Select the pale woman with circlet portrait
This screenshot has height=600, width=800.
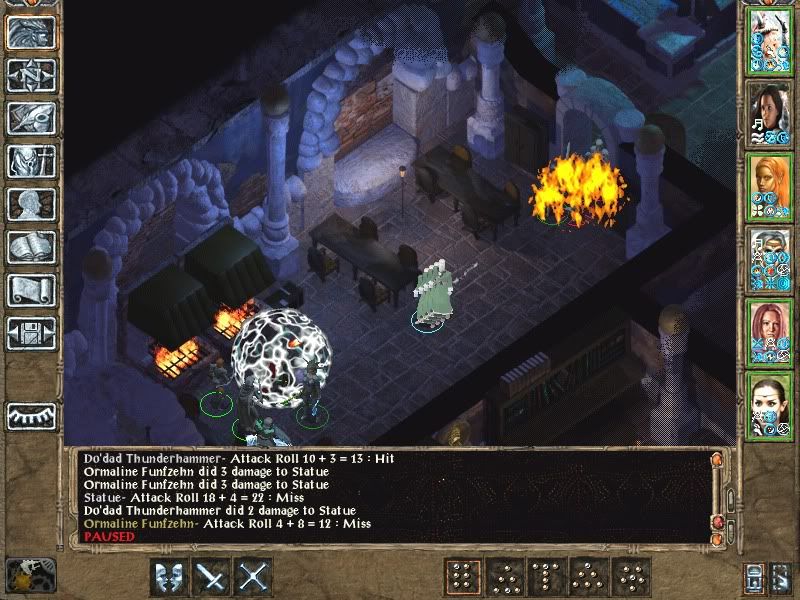click(x=769, y=405)
